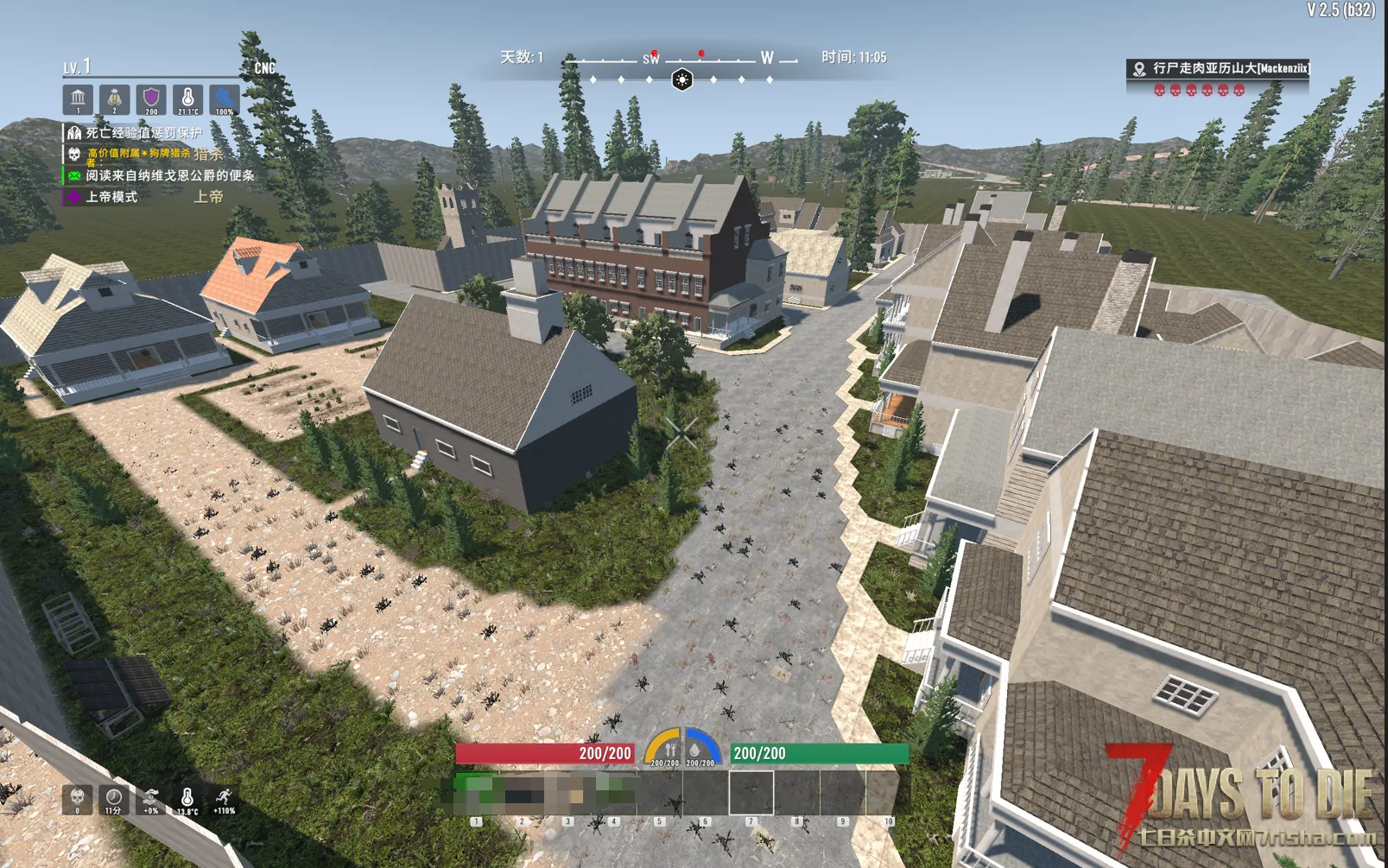Select the Mackenziix location tracker marker
Image resolution: width=1388 pixels, height=868 pixels.
pos(1139,69)
